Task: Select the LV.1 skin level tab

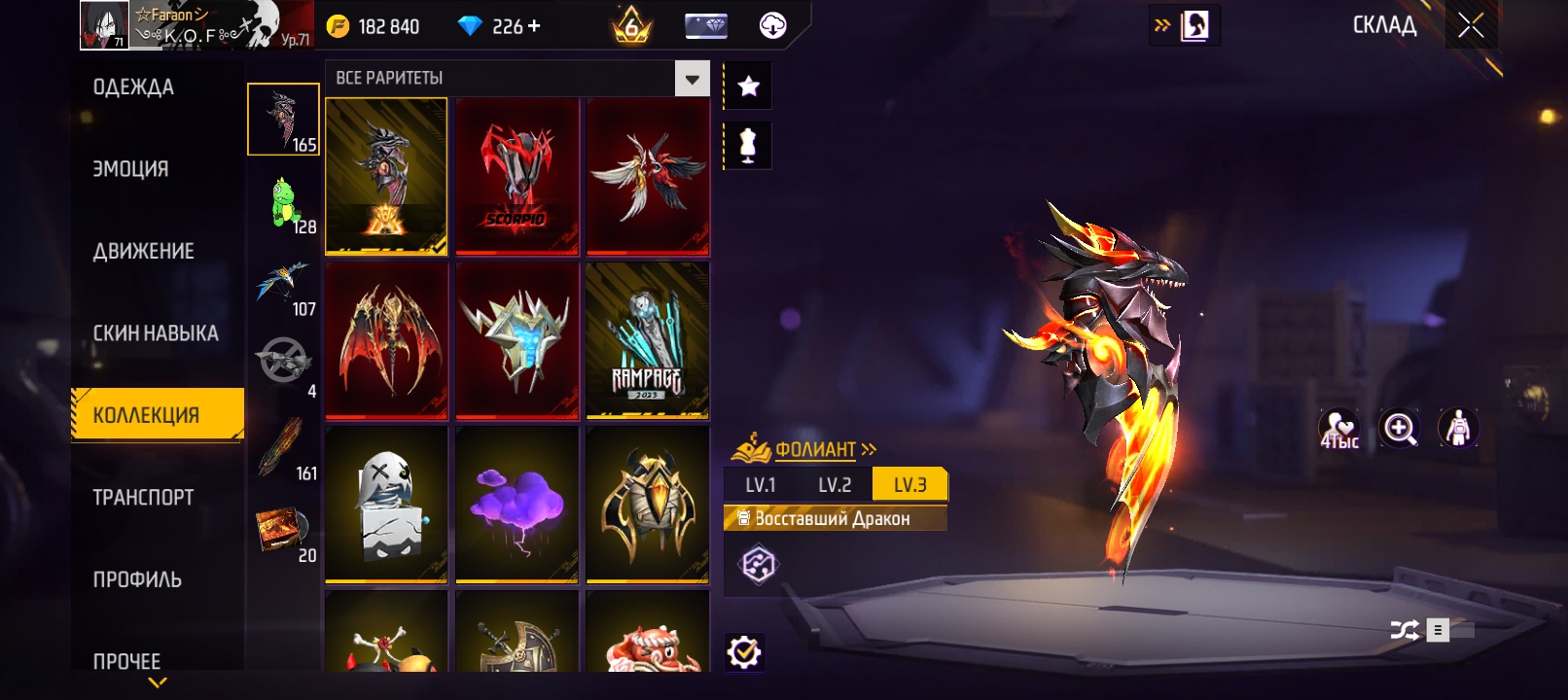Action: [x=761, y=485]
